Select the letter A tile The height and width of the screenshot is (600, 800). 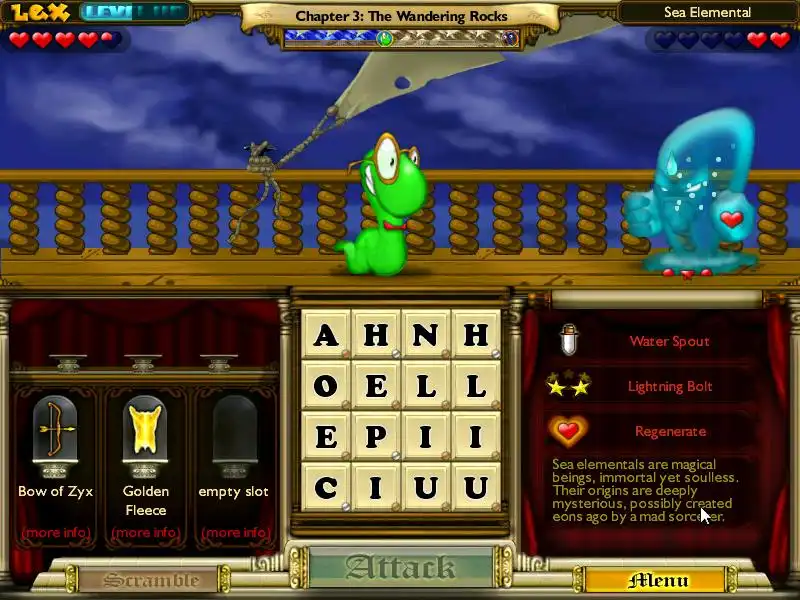(x=326, y=335)
